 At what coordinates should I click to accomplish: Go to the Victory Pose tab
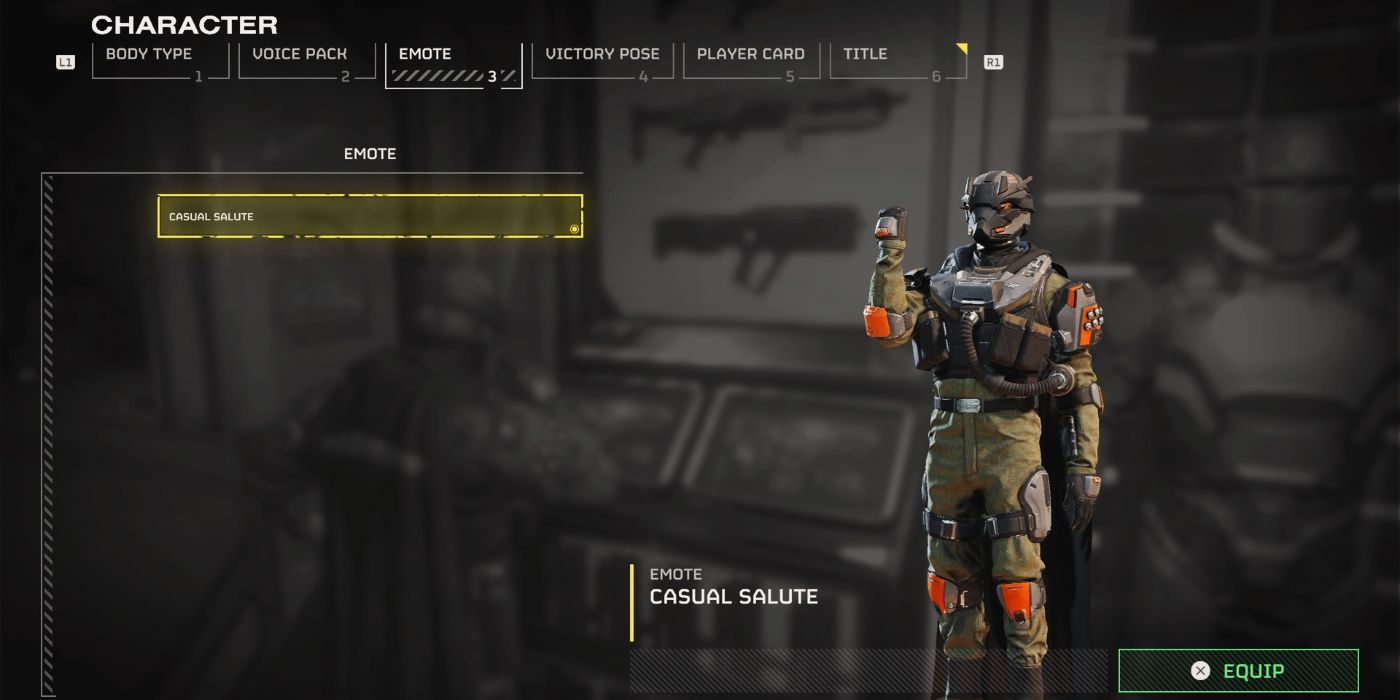click(602, 60)
